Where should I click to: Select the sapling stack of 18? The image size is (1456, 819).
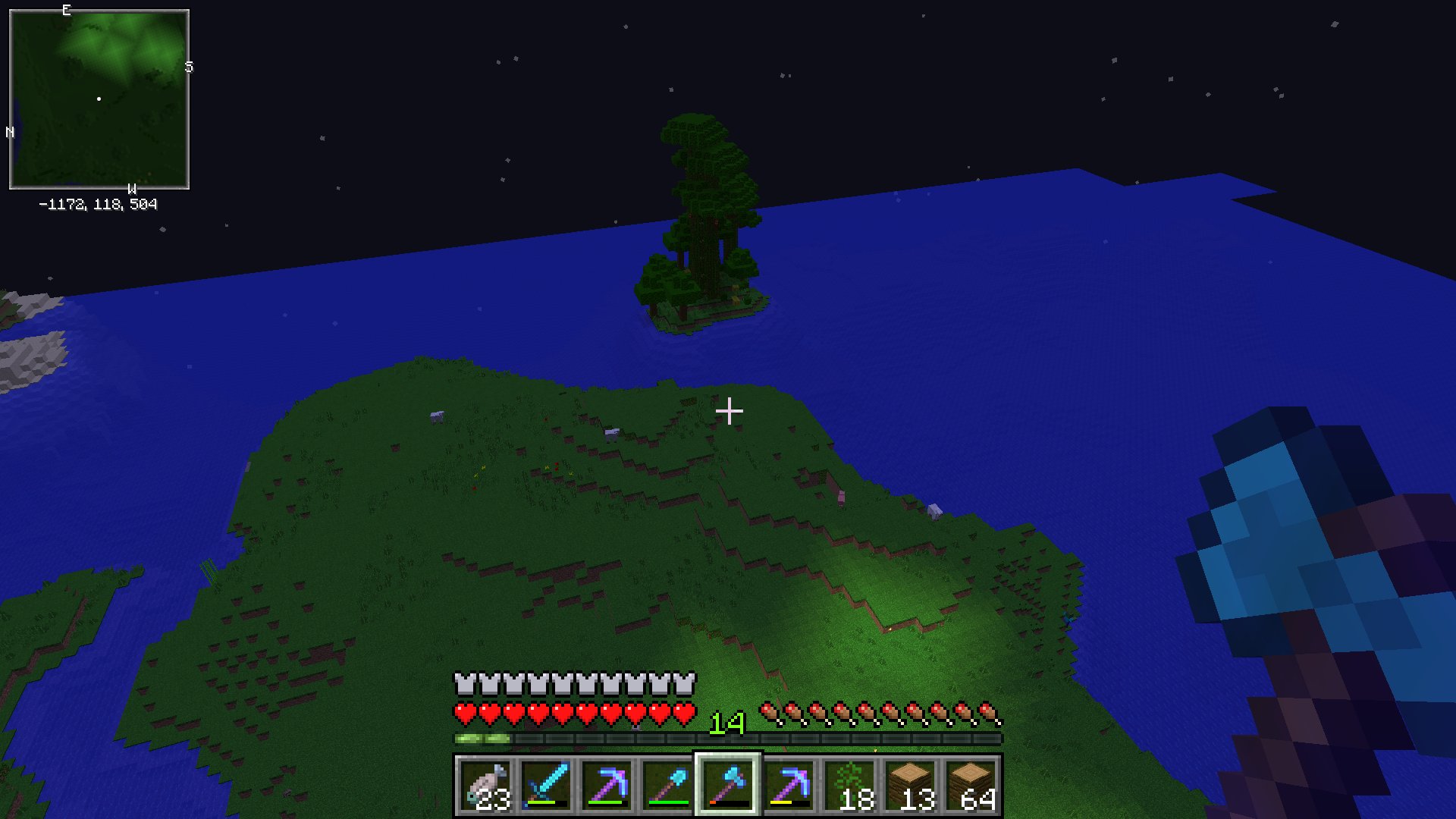pyautogui.click(x=849, y=786)
